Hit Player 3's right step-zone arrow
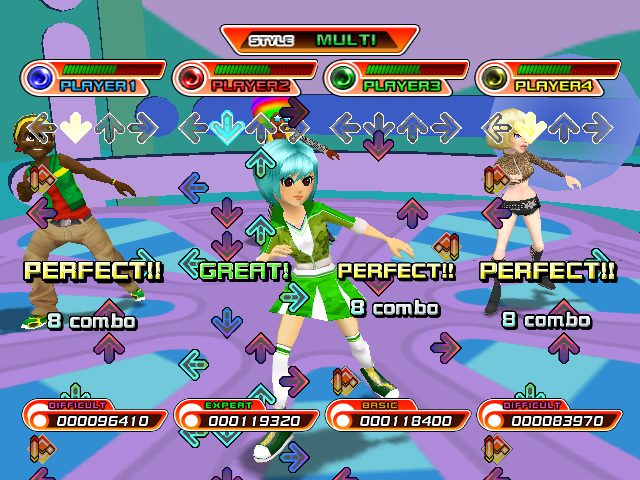The width and height of the screenshot is (640, 480). [446, 126]
